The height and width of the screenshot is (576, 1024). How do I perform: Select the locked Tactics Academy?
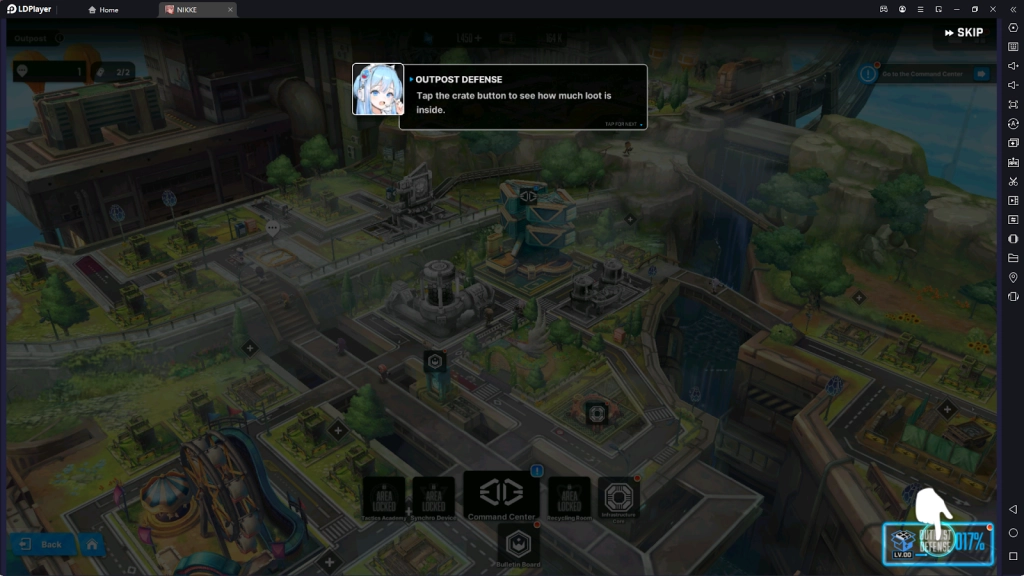pyautogui.click(x=384, y=499)
